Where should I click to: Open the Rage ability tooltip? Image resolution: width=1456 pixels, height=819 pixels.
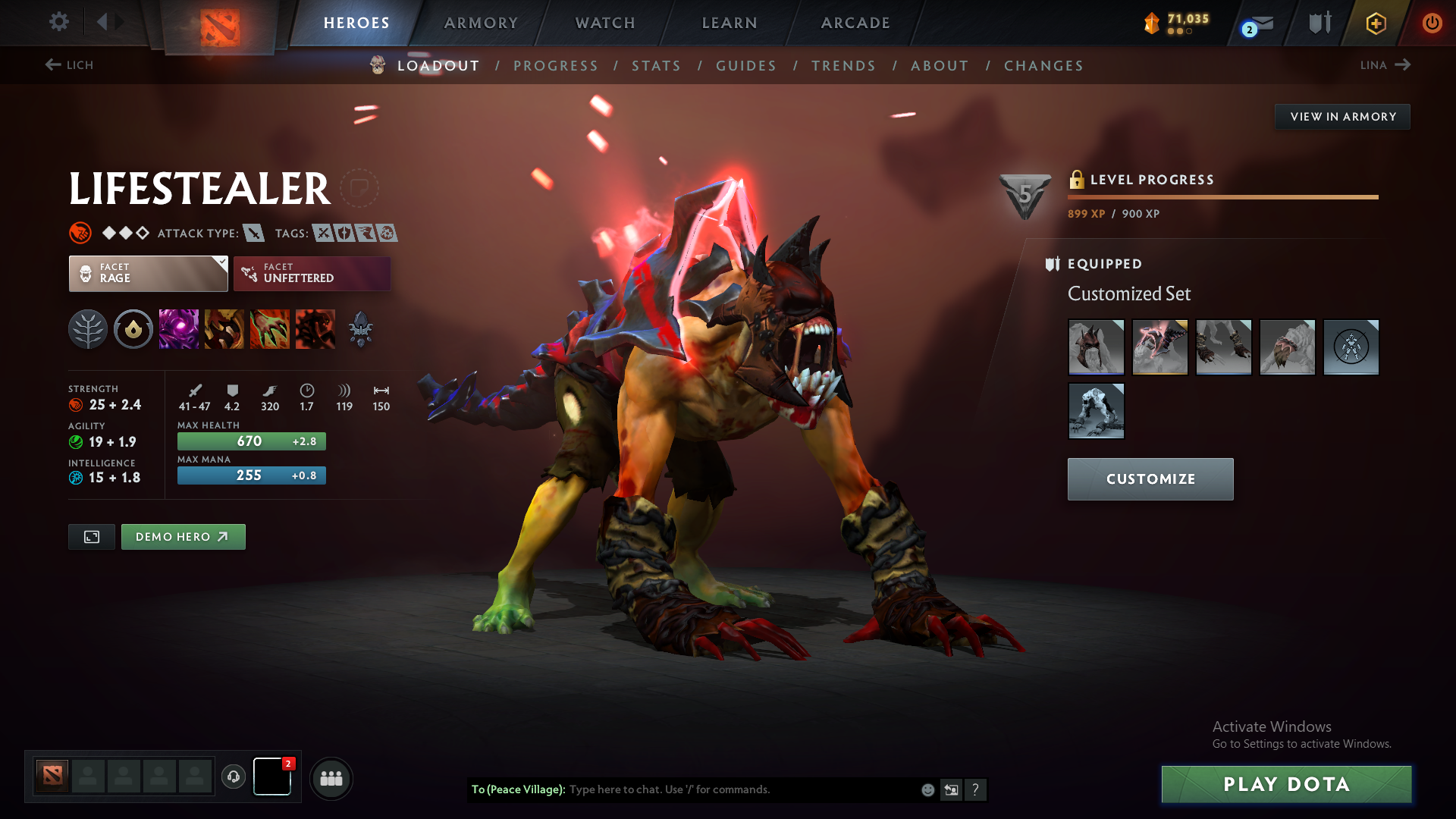click(x=178, y=328)
